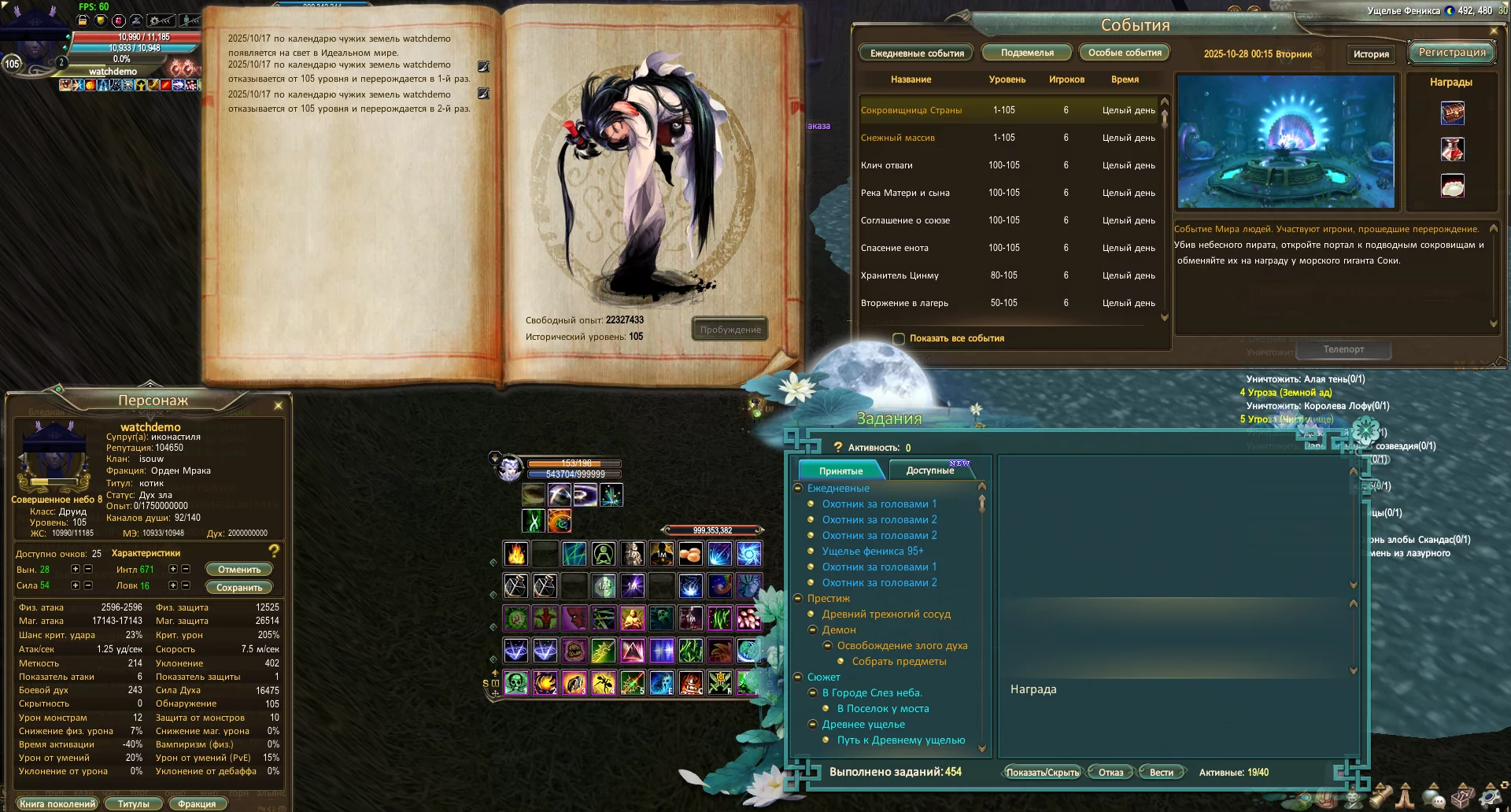Select quest Ущелье феникса 95+
The height and width of the screenshot is (812, 1511).
873,552
